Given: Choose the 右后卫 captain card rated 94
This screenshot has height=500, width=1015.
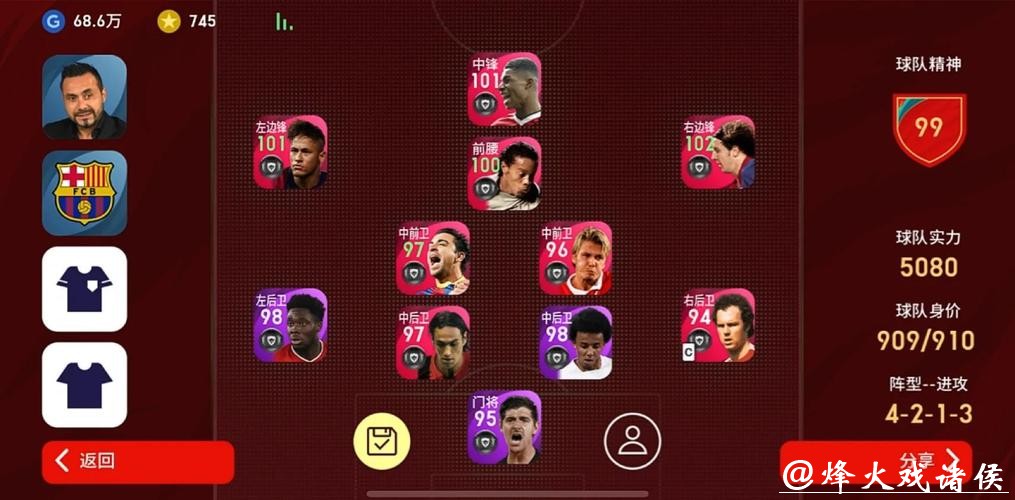Looking at the screenshot, I should (718, 325).
